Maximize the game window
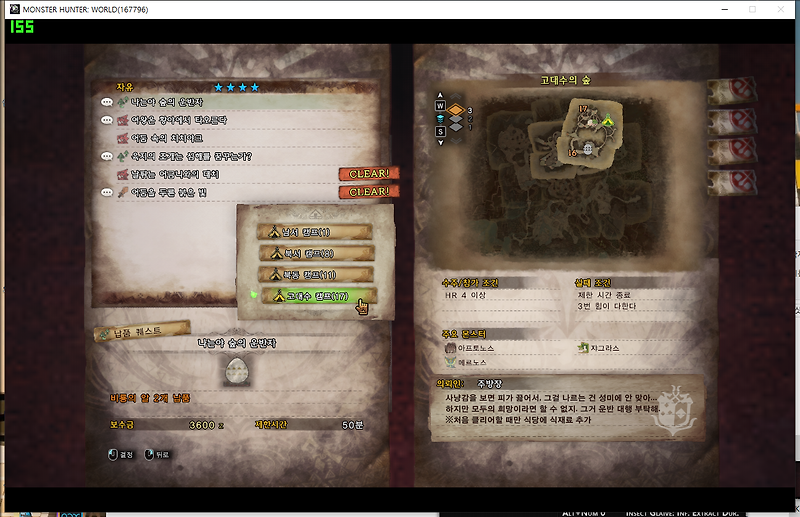The image size is (800, 517). (752, 9)
